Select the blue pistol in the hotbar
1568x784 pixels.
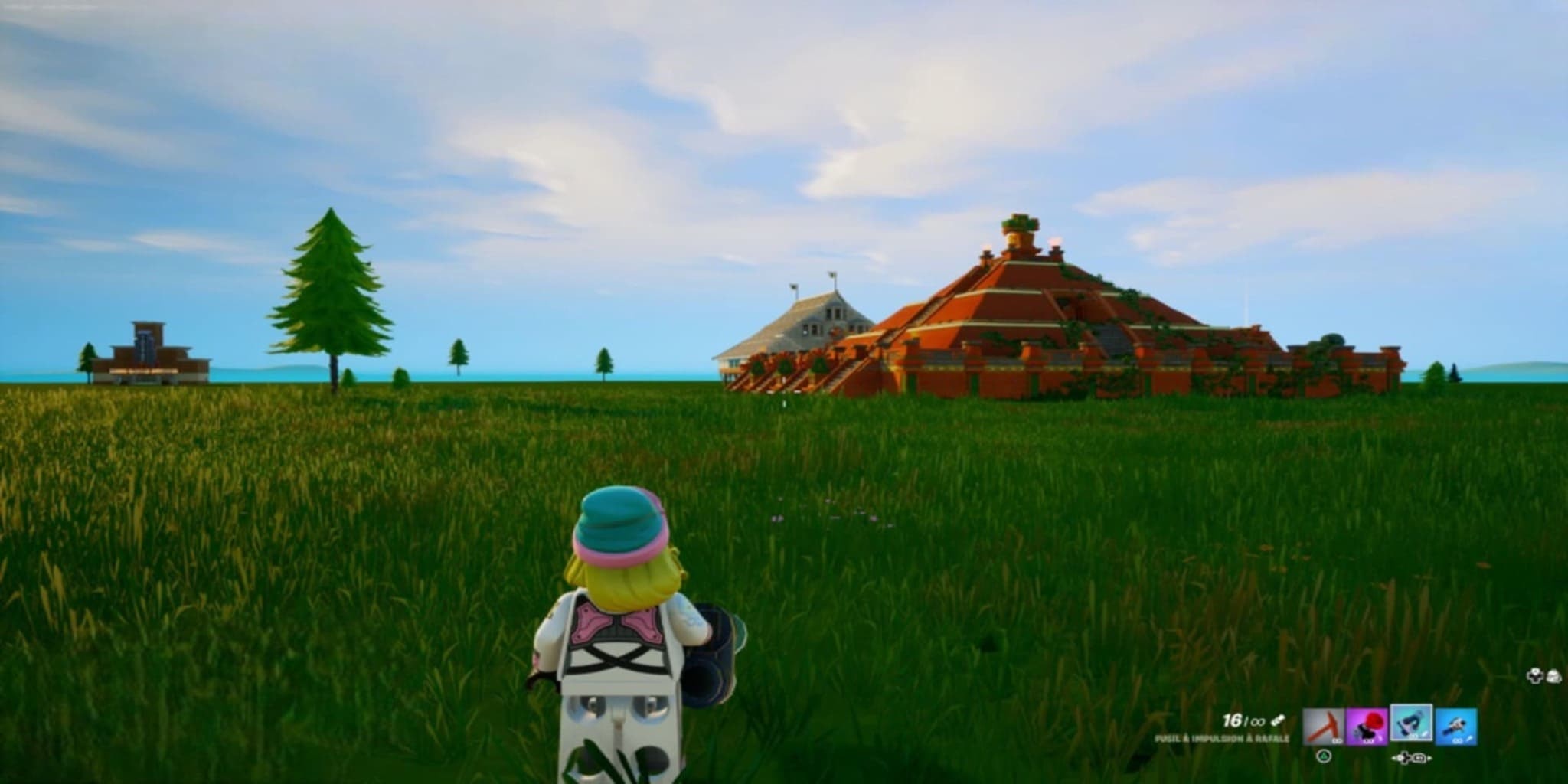1456,726
